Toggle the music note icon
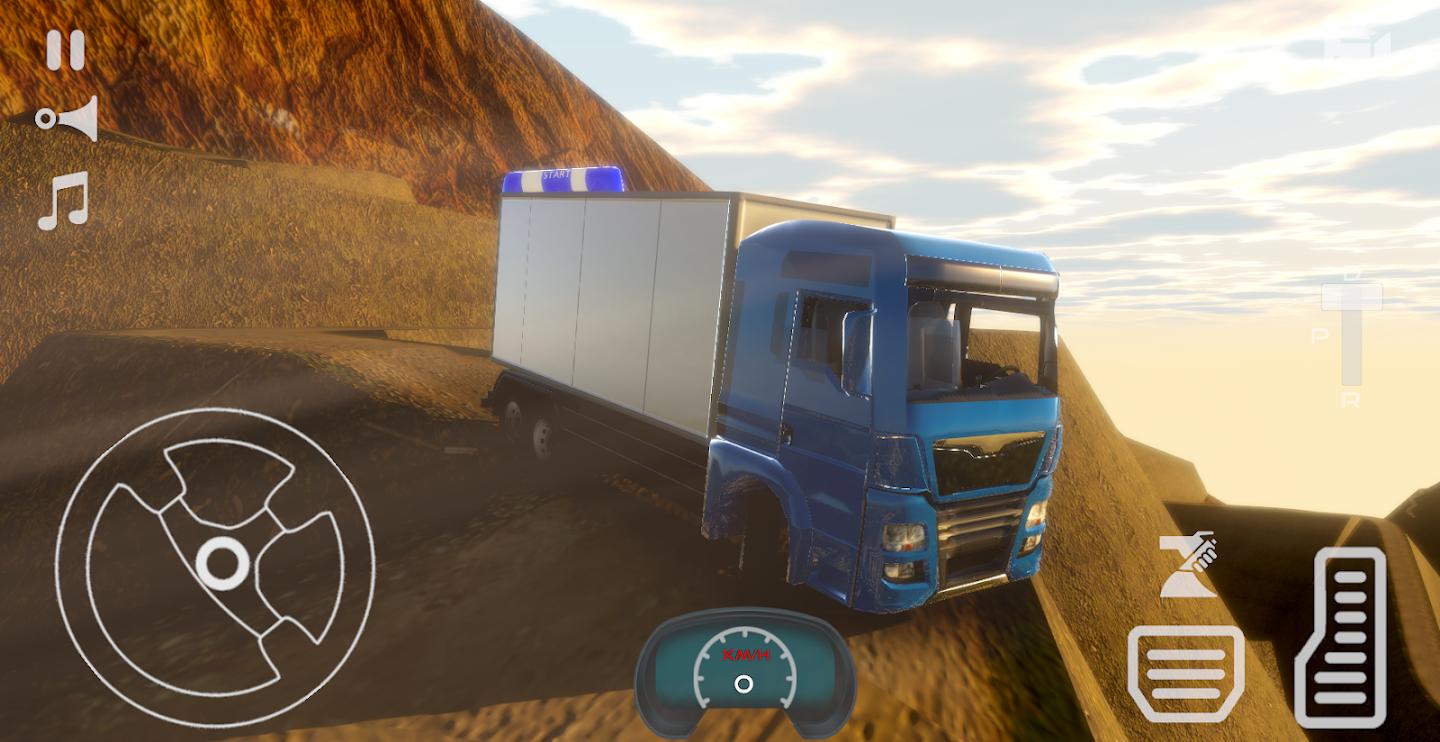 [x=64, y=201]
